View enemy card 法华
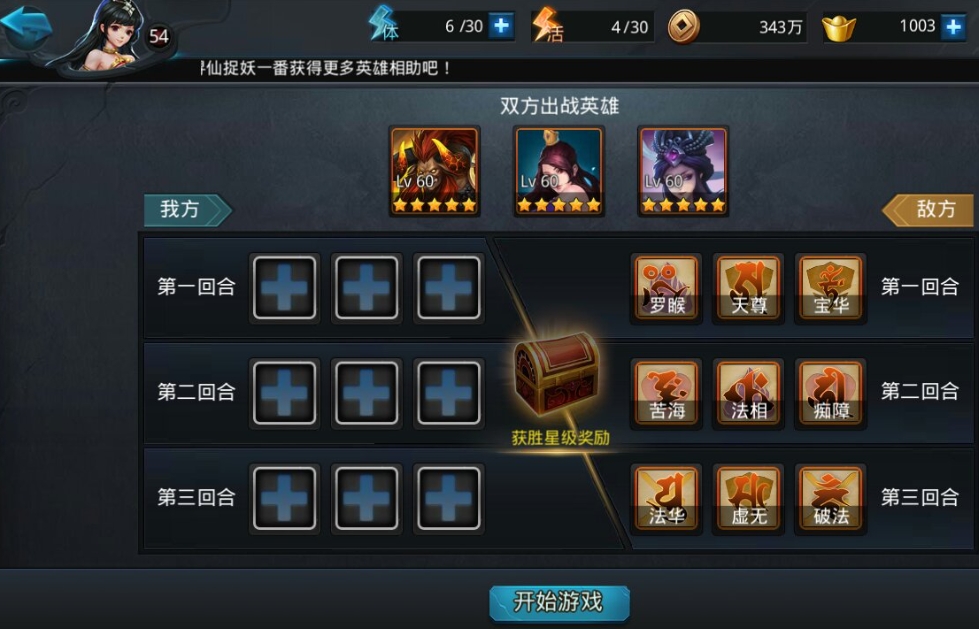 tap(667, 497)
